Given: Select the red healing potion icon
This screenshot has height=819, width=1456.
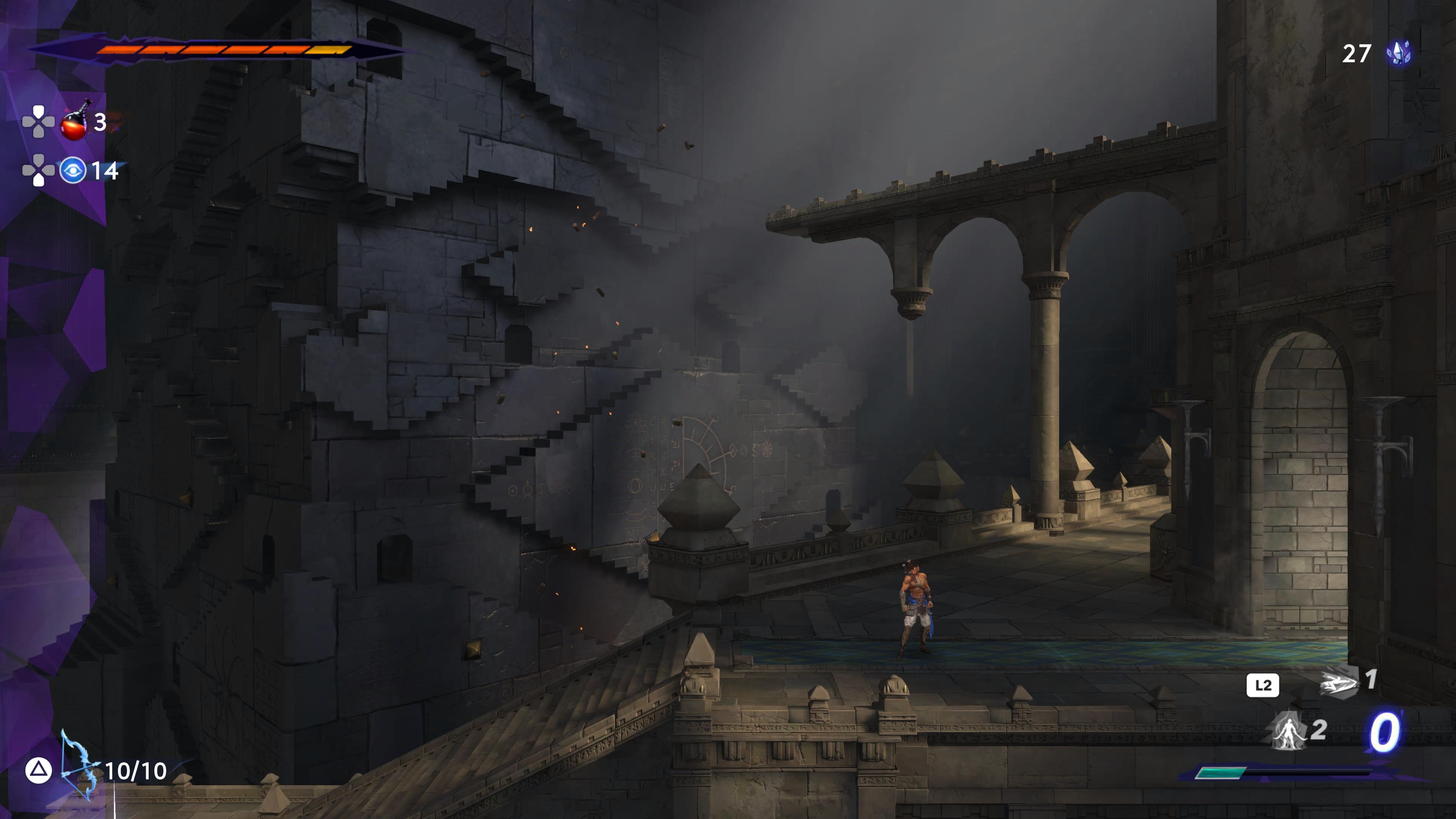Looking at the screenshot, I should click(x=74, y=121).
